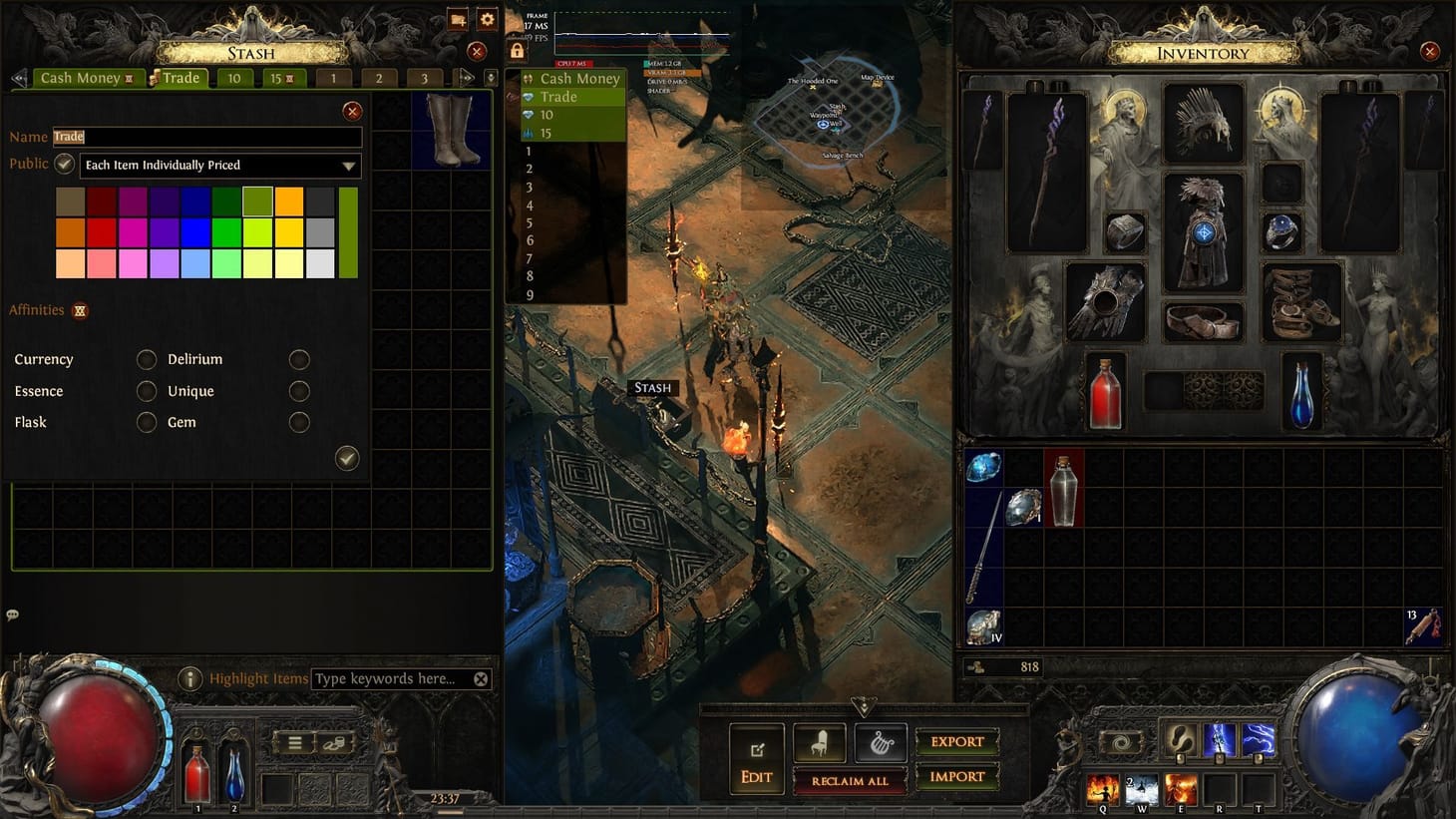The width and height of the screenshot is (1456, 819).
Task: Pick the orange tab color swatch
Action: (289, 200)
